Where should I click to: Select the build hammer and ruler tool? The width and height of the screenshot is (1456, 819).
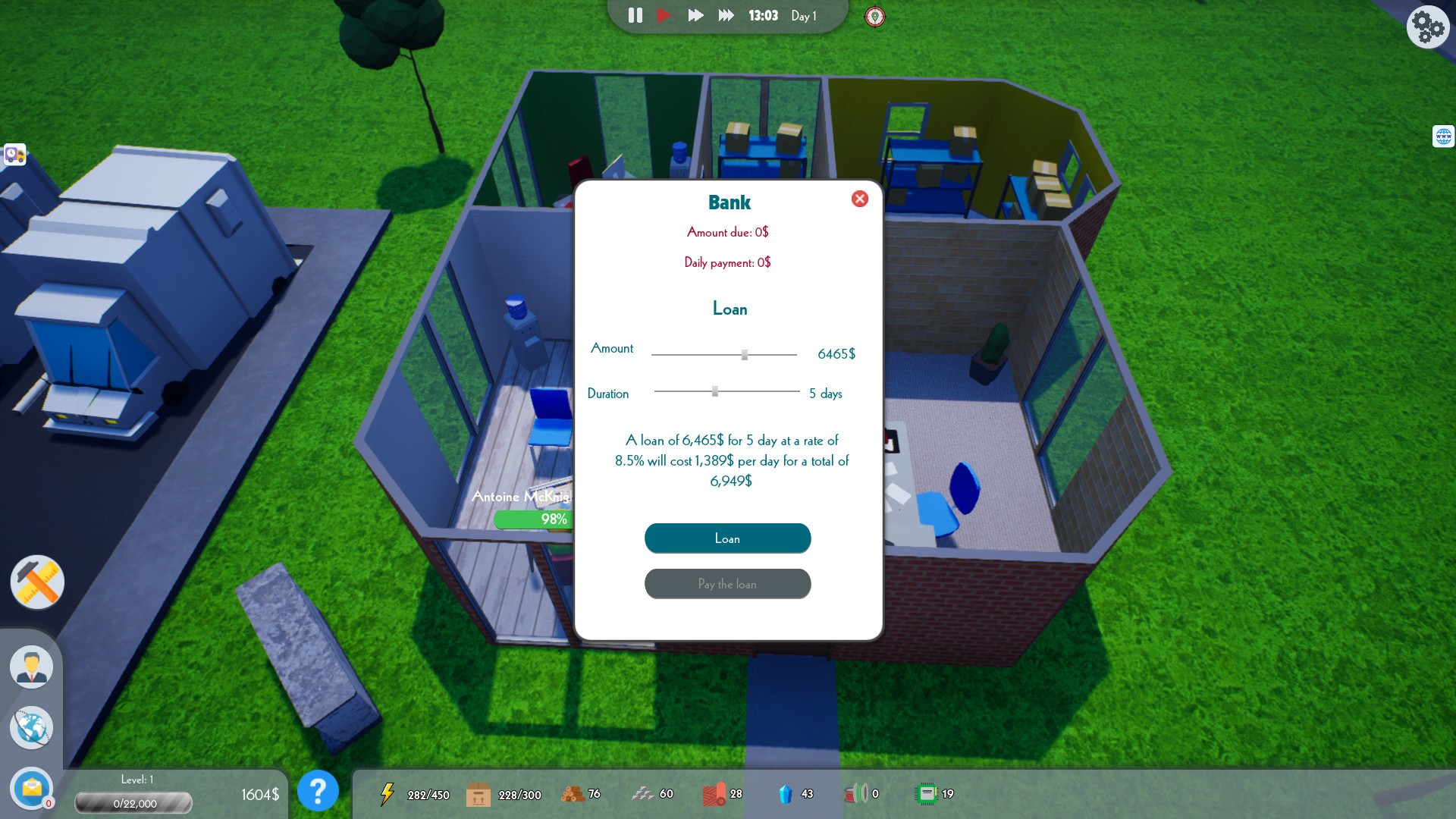[36, 582]
